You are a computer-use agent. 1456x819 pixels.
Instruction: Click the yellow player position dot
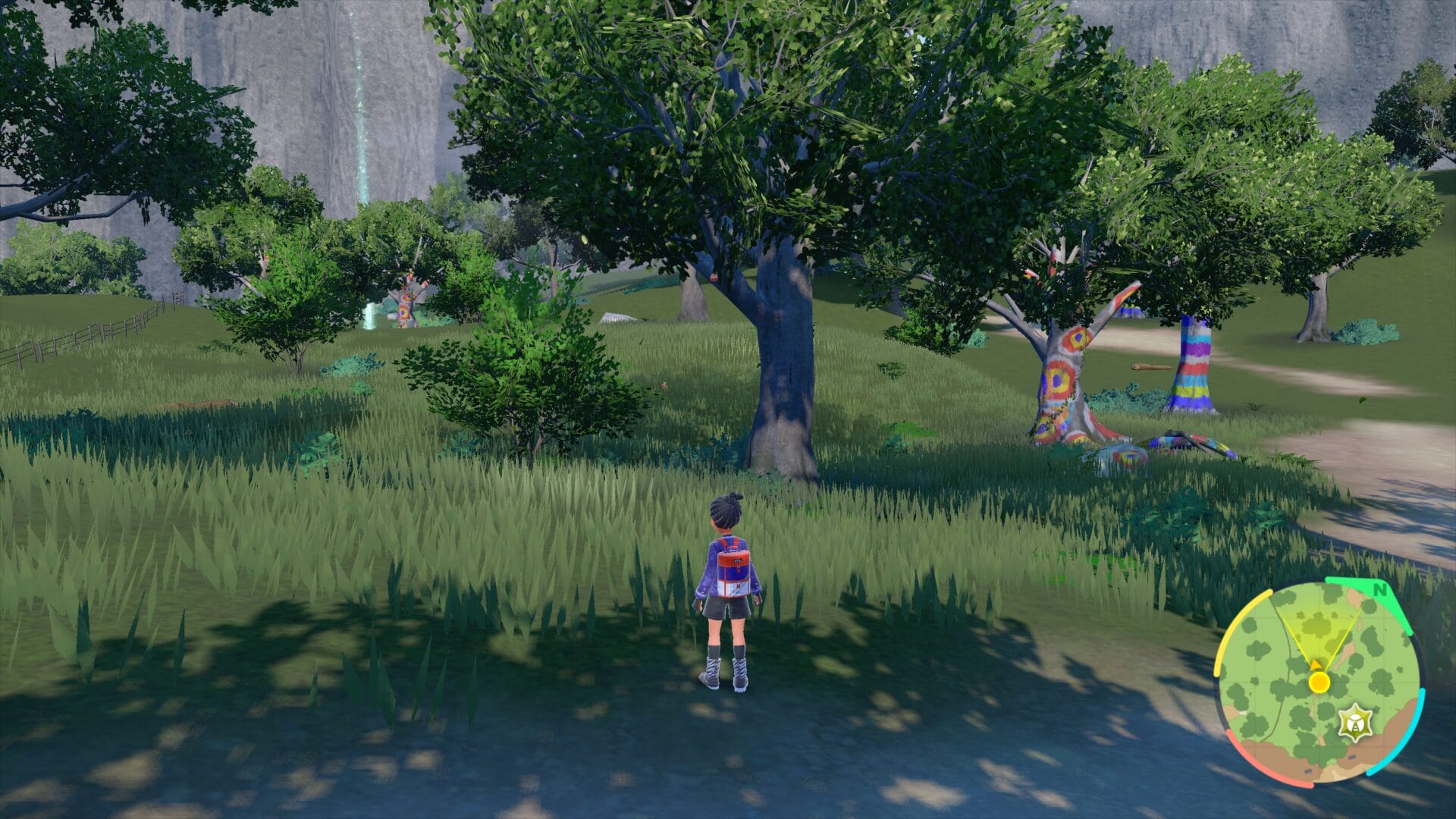[x=1319, y=682]
